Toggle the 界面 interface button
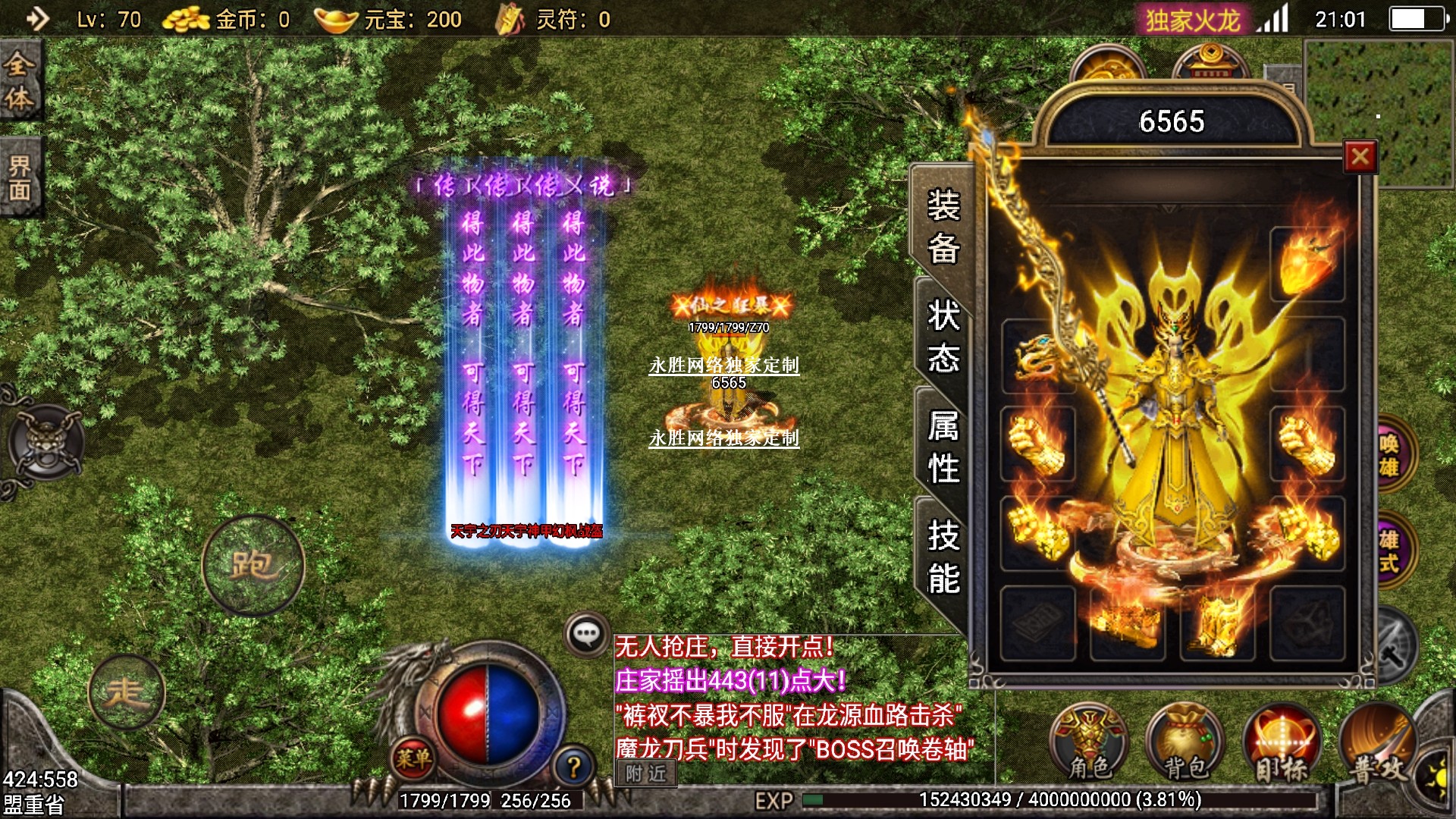Viewport: 1456px width, 819px height. [x=20, y=177]
